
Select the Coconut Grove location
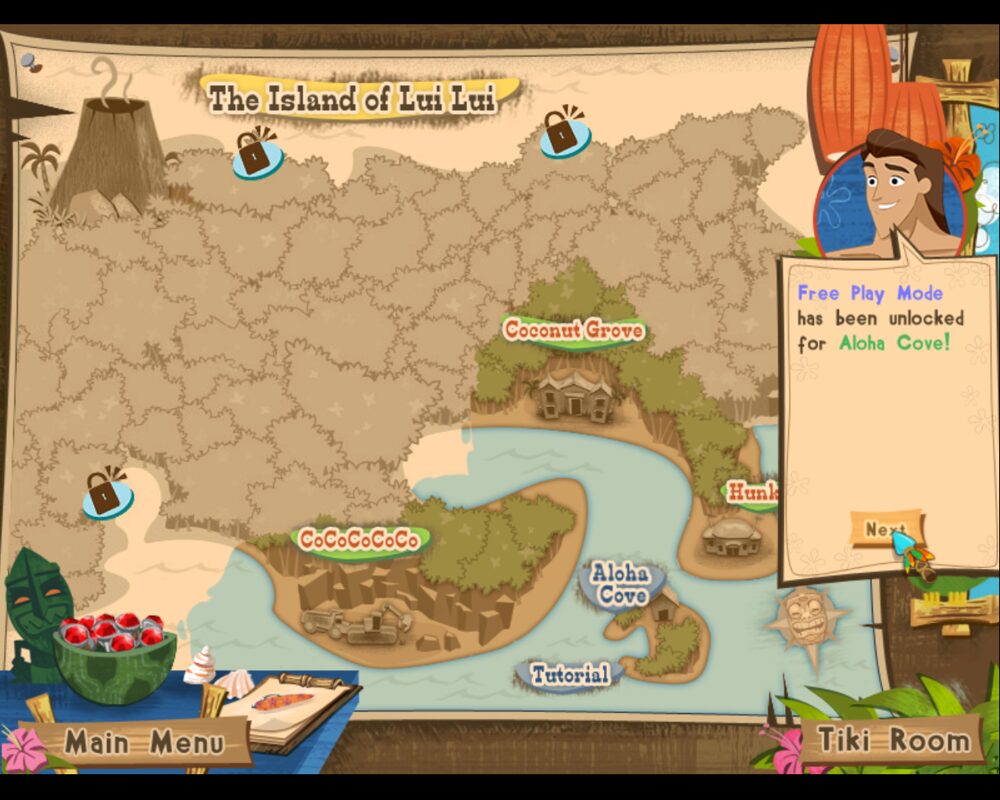click(573, 330)
